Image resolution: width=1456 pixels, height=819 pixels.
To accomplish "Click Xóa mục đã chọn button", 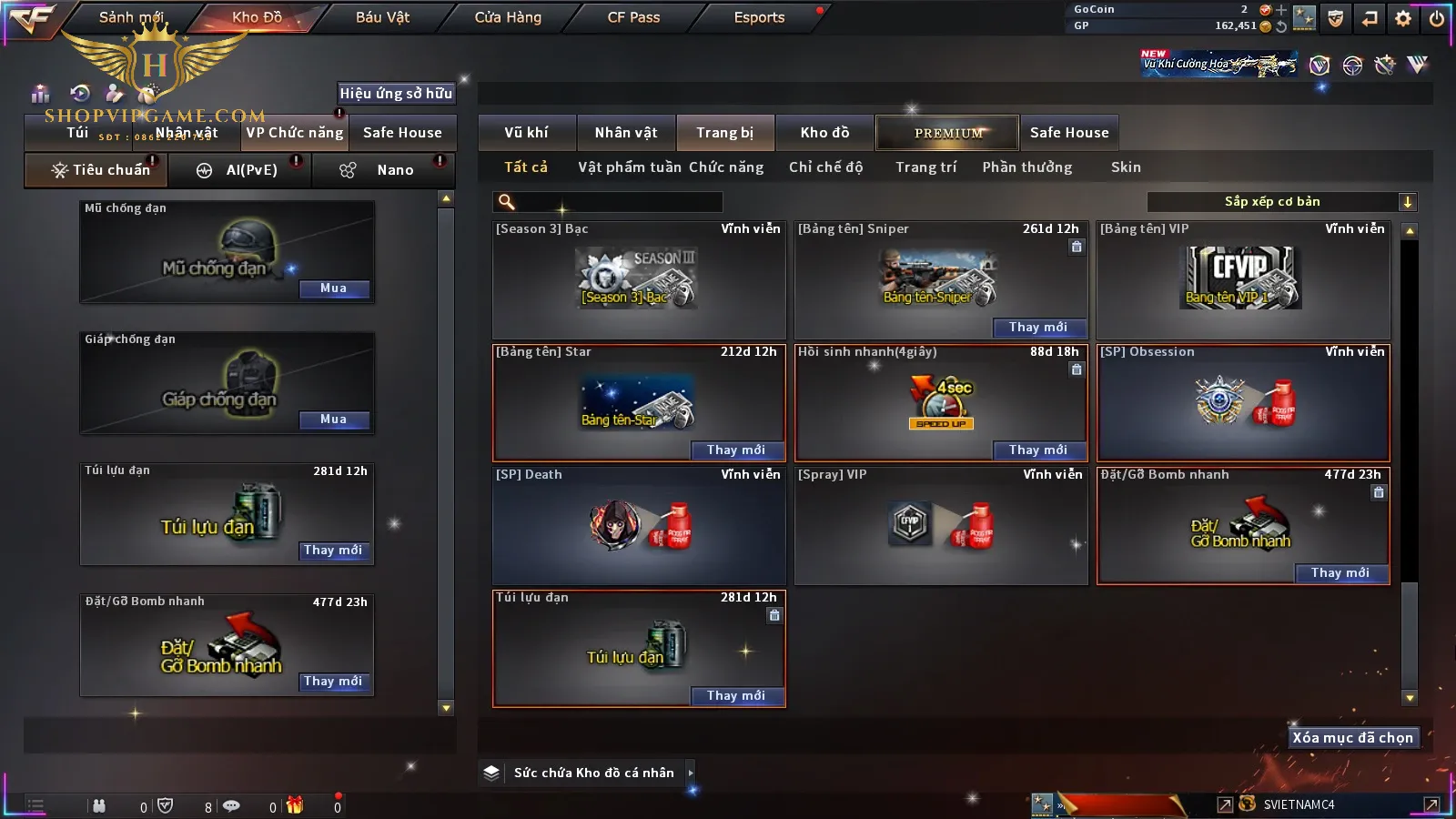I will pos(1352,738).
